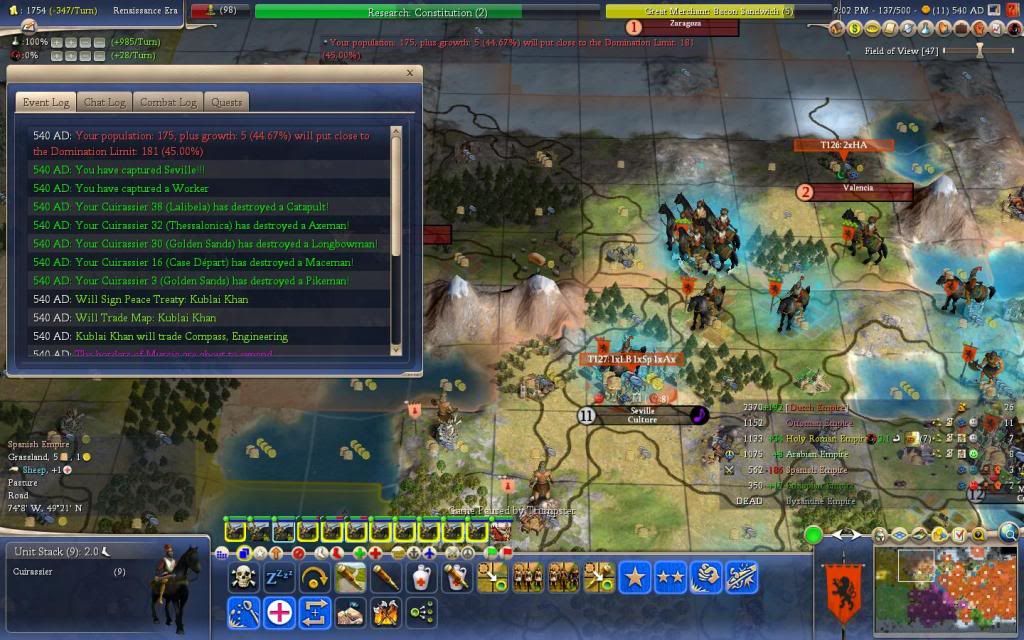Click the green end-turn button
This screenshot has height=640, width=1024.
point(813,535)
